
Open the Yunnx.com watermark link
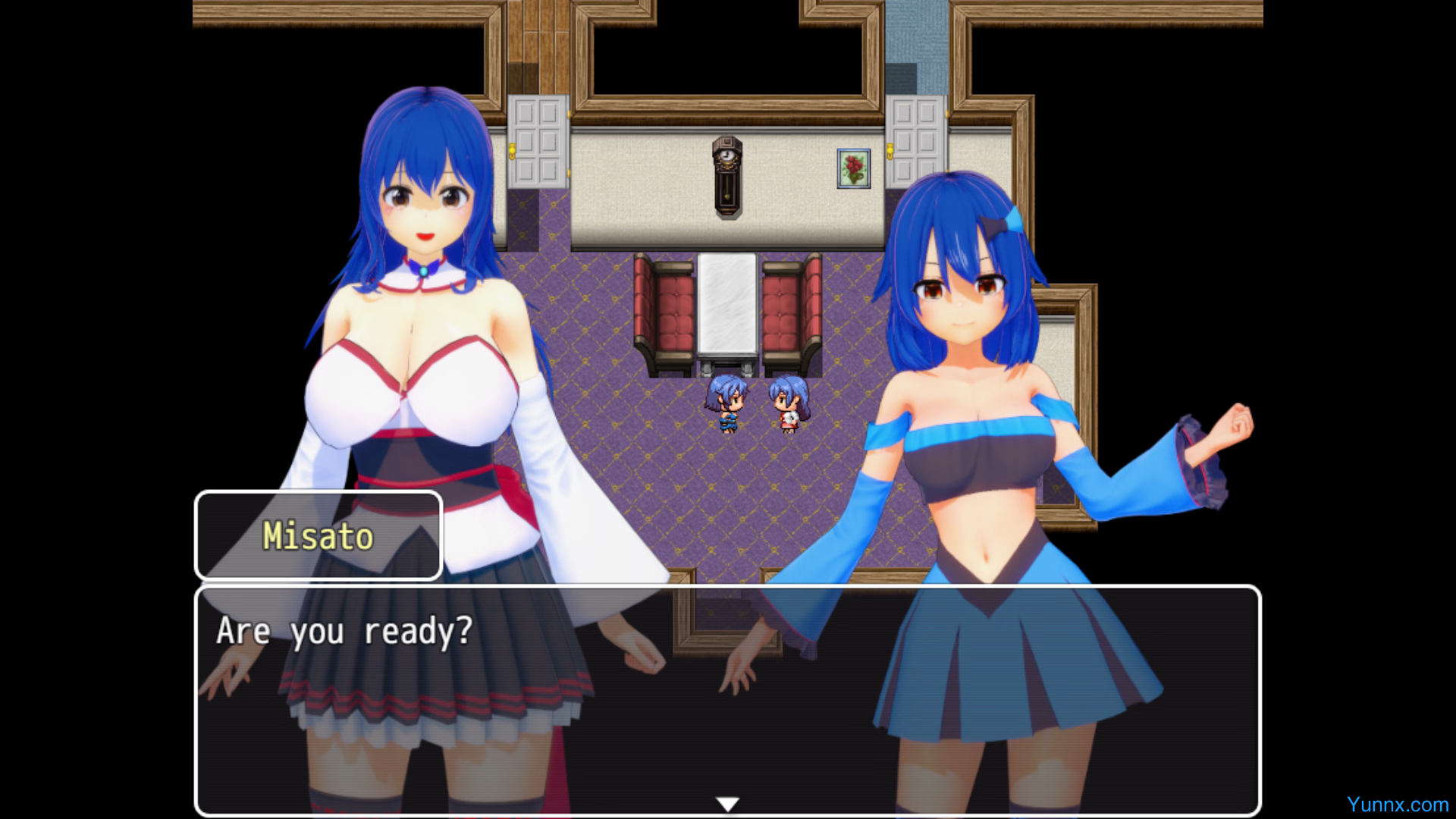[1397, 805]
